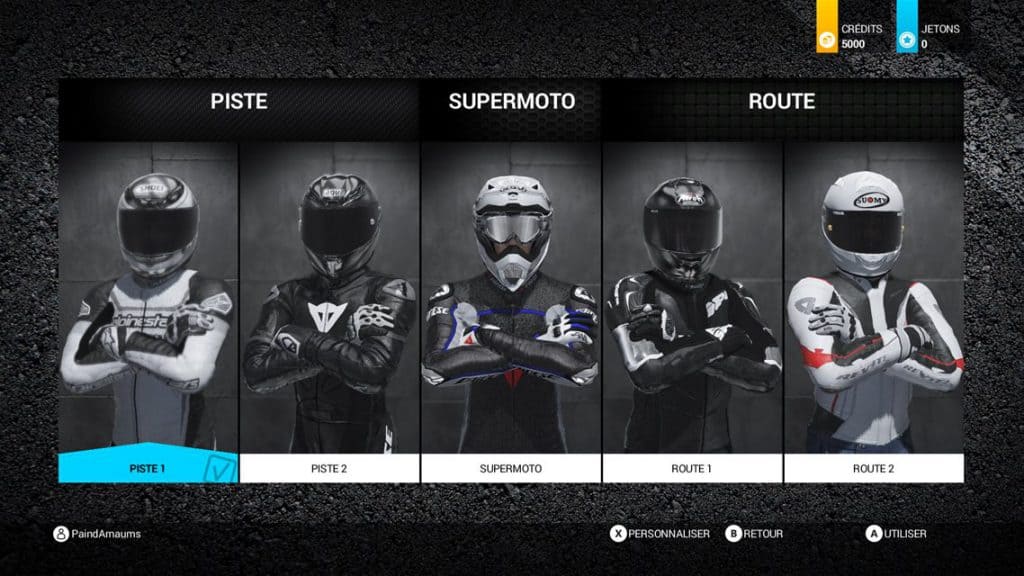The height and width of the screenshot is (576, 1024).
Task: Switch to the Piste category header
Action: (x=239, y=101)
